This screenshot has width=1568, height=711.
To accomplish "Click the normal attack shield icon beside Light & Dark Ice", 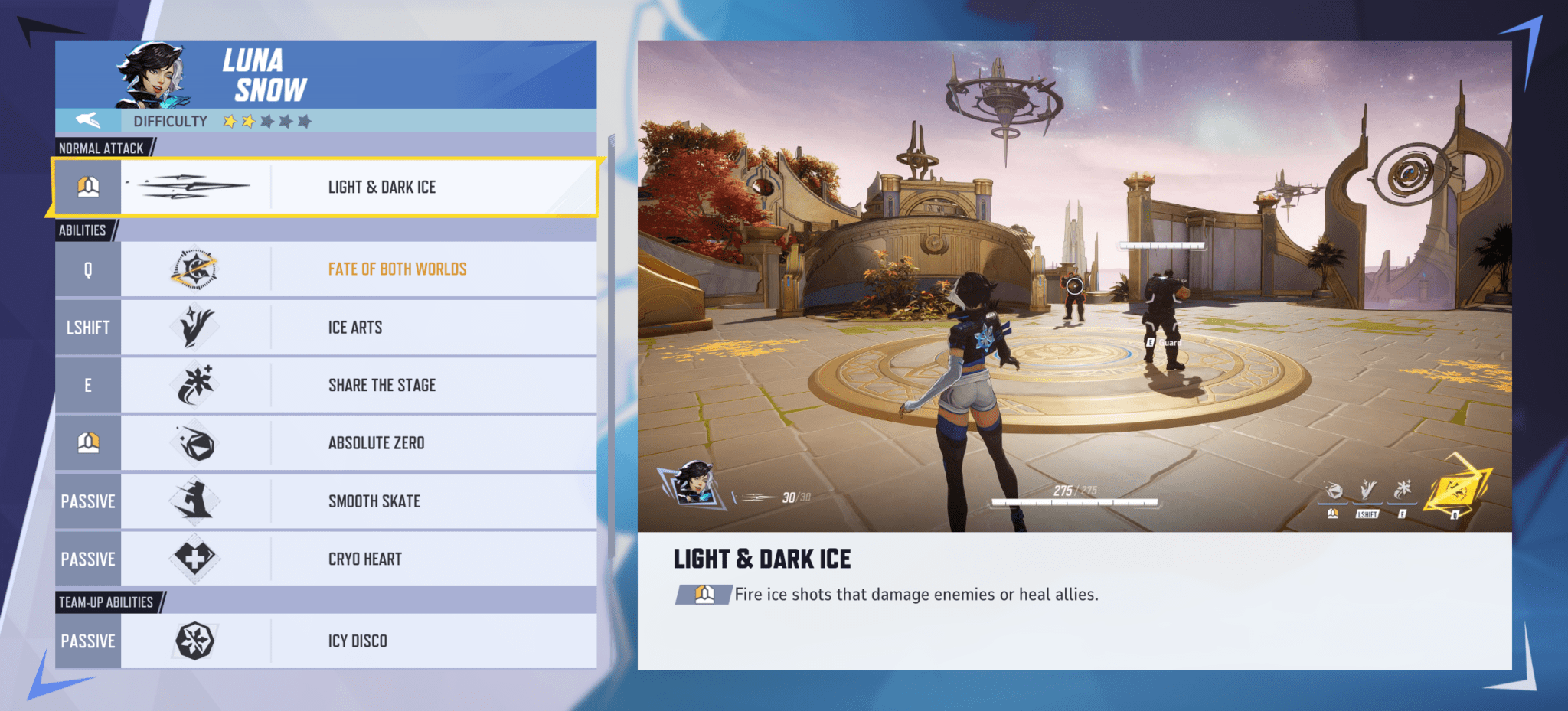I will (x=88, y=186).
